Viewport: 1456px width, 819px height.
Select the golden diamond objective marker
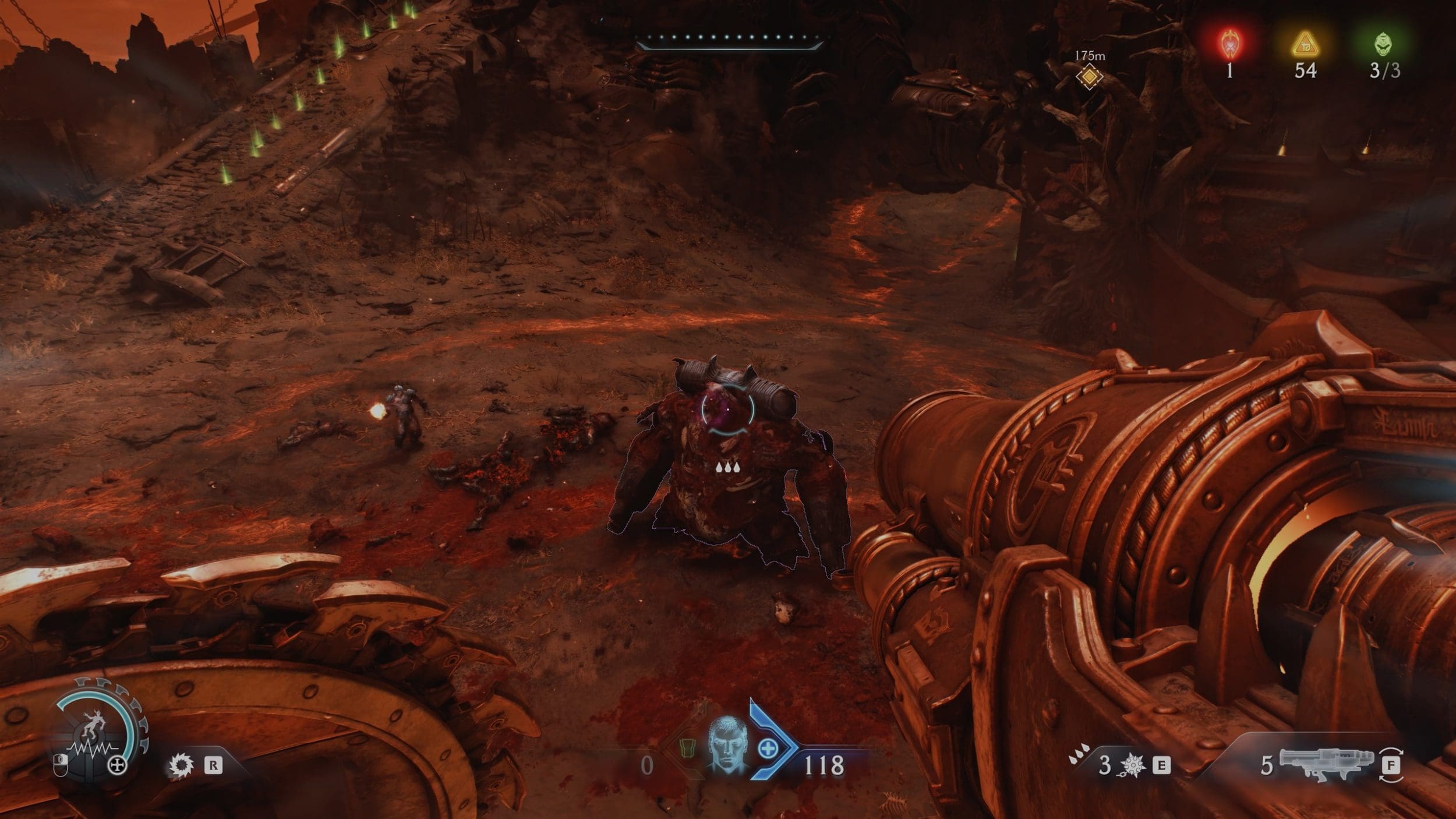[1089, 76]
